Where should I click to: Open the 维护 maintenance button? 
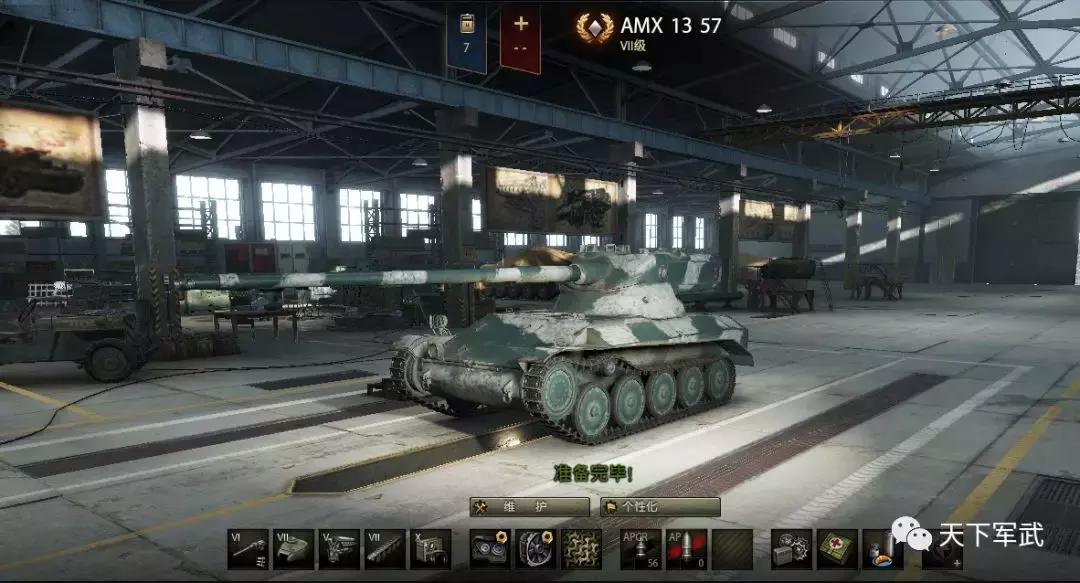[529, 507]
